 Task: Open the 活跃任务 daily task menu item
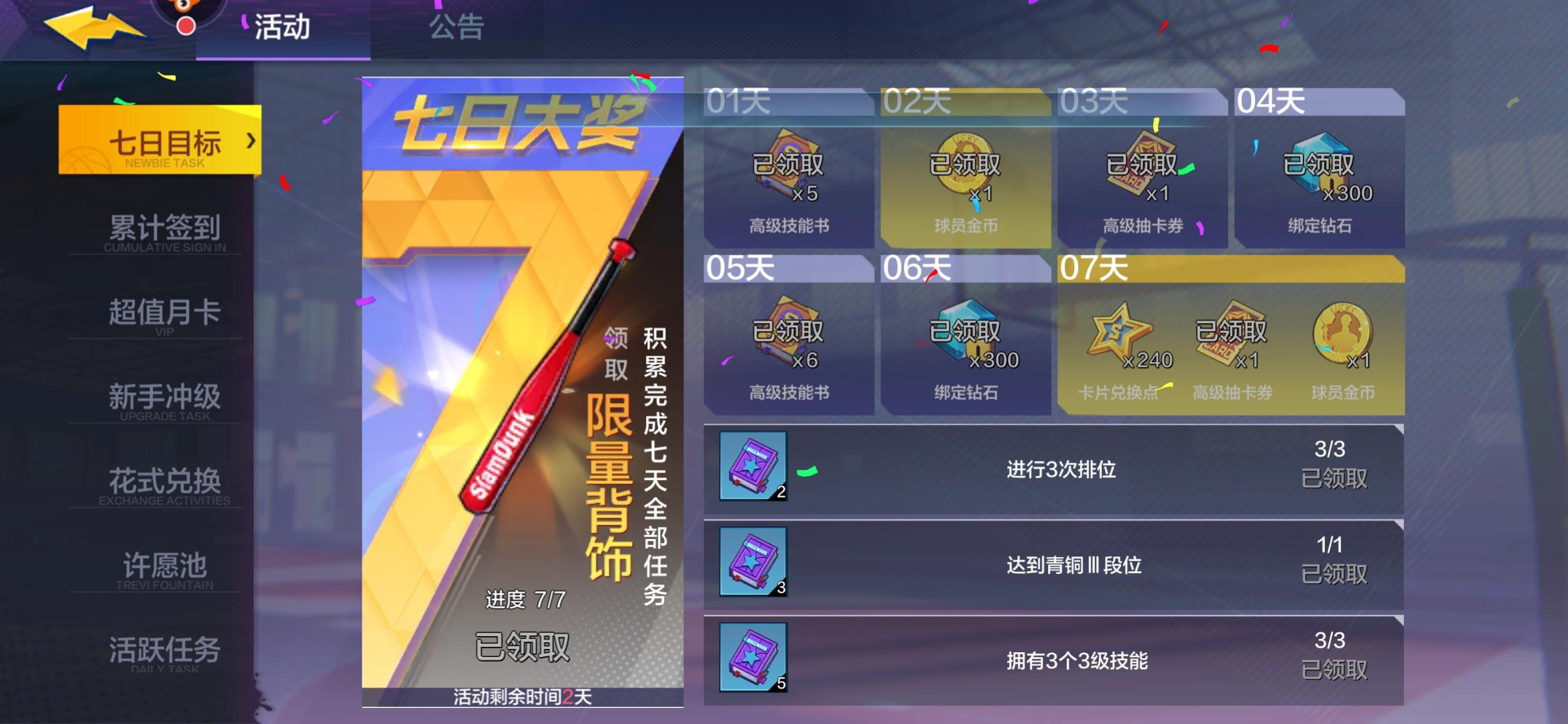click(x=166, y=649)
